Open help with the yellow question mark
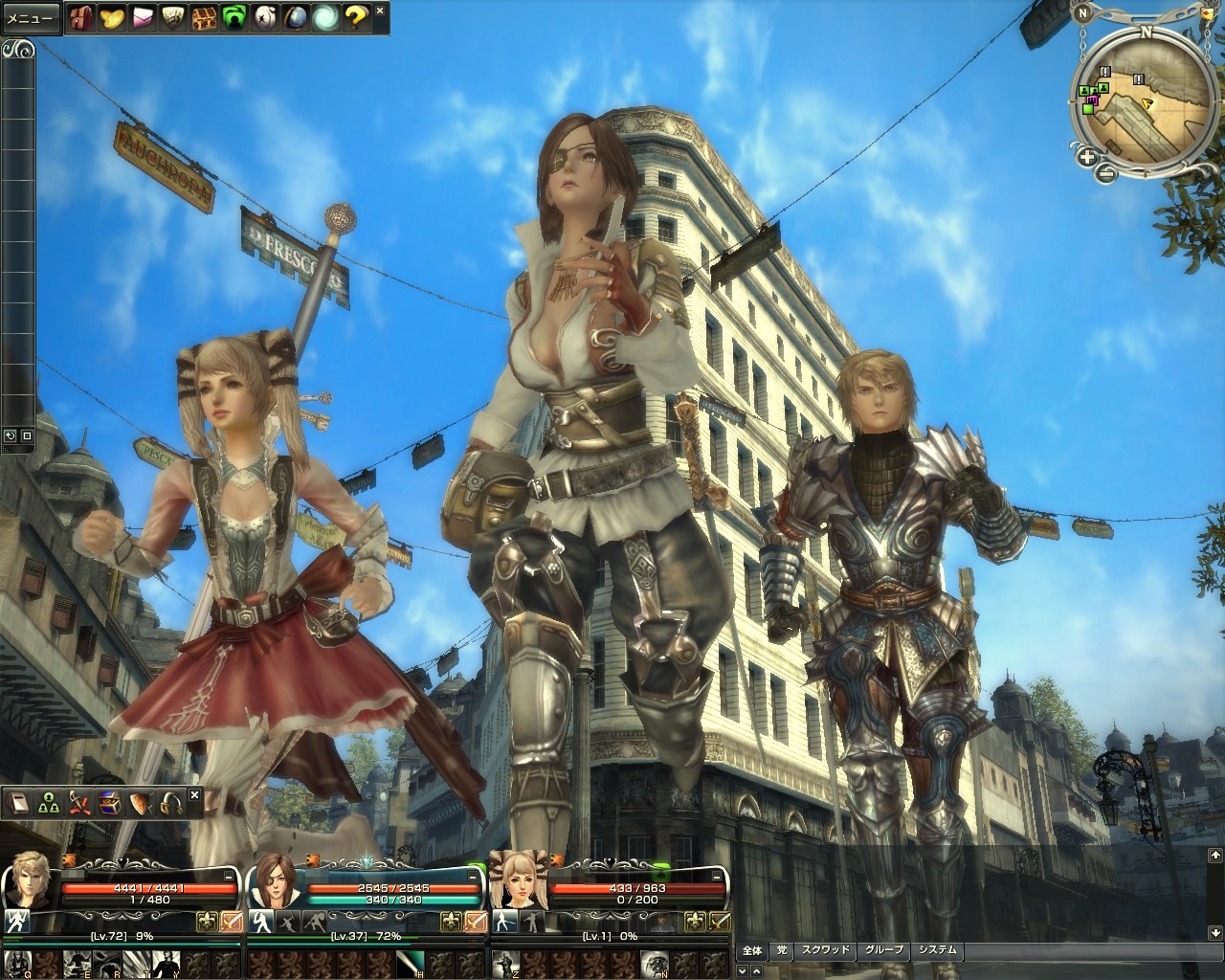 pyautogui.click(x=355, y=16)
